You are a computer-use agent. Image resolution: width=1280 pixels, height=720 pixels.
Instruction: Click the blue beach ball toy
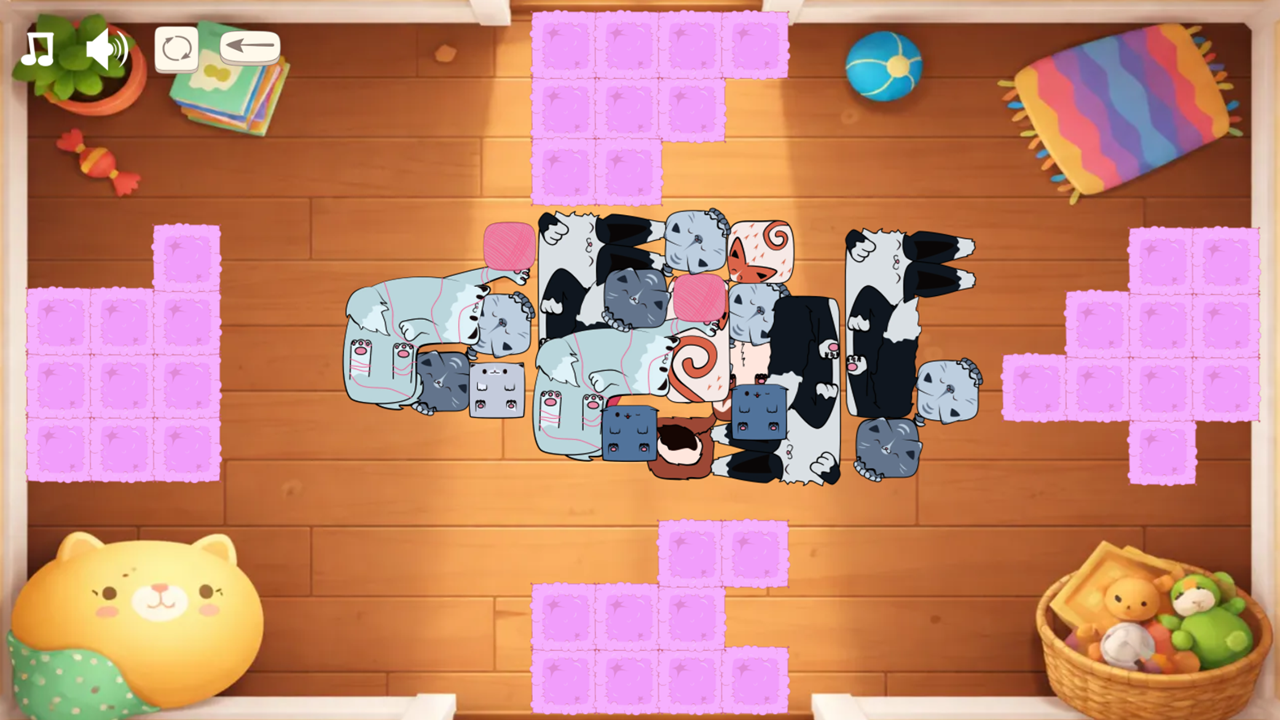coord(882,67)
